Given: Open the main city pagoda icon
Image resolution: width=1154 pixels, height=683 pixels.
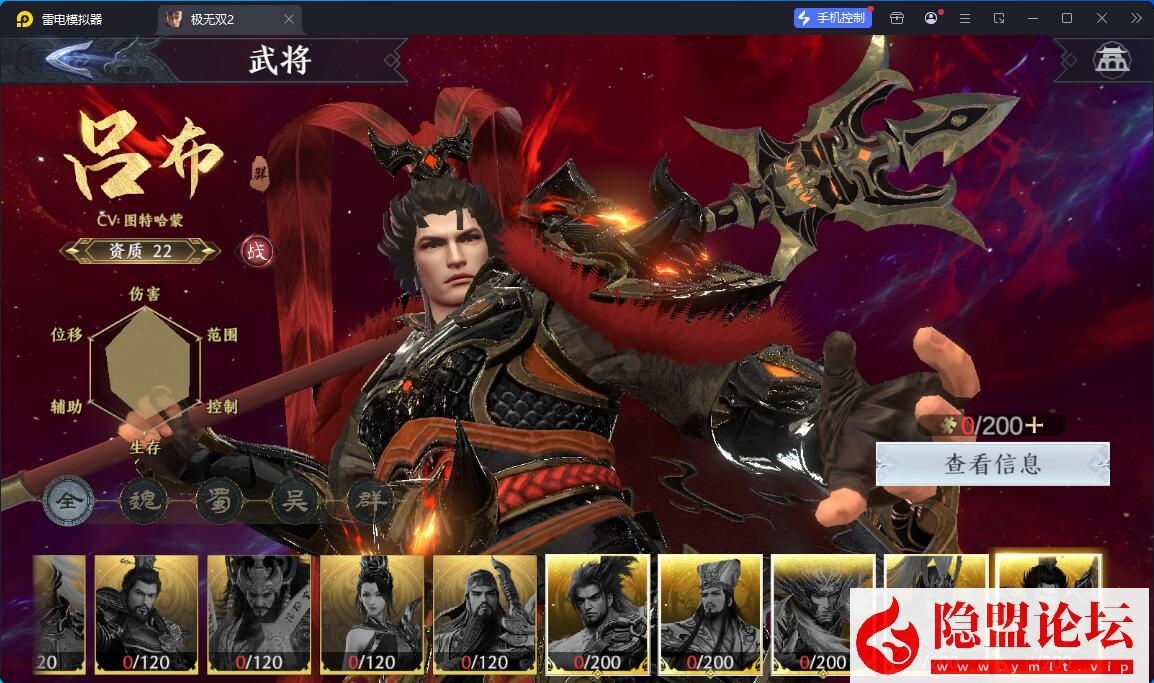Looking at the screenshot, I should tap(1110, 60).
